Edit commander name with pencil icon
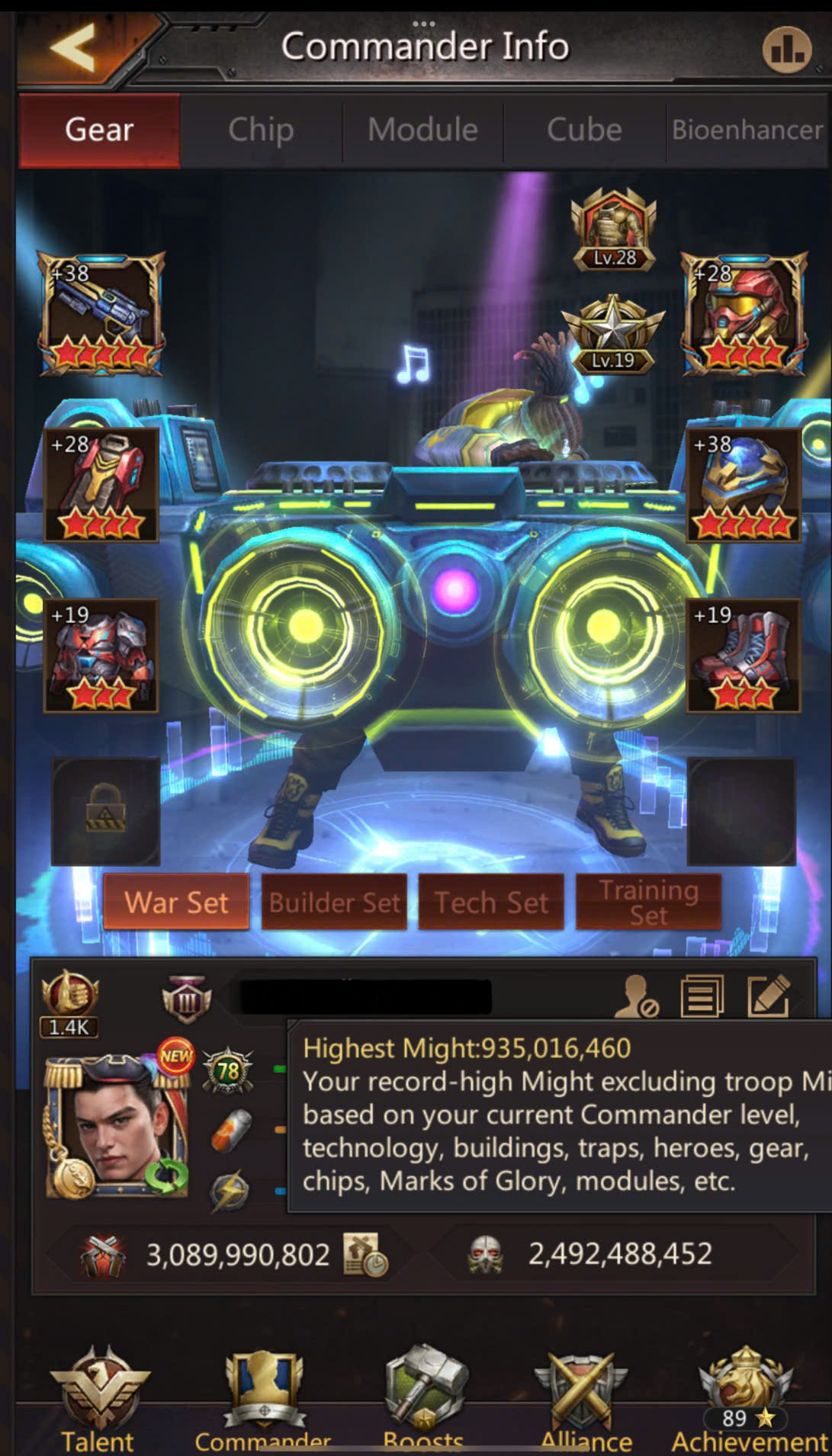832x1456 pixels. (768, 996)
